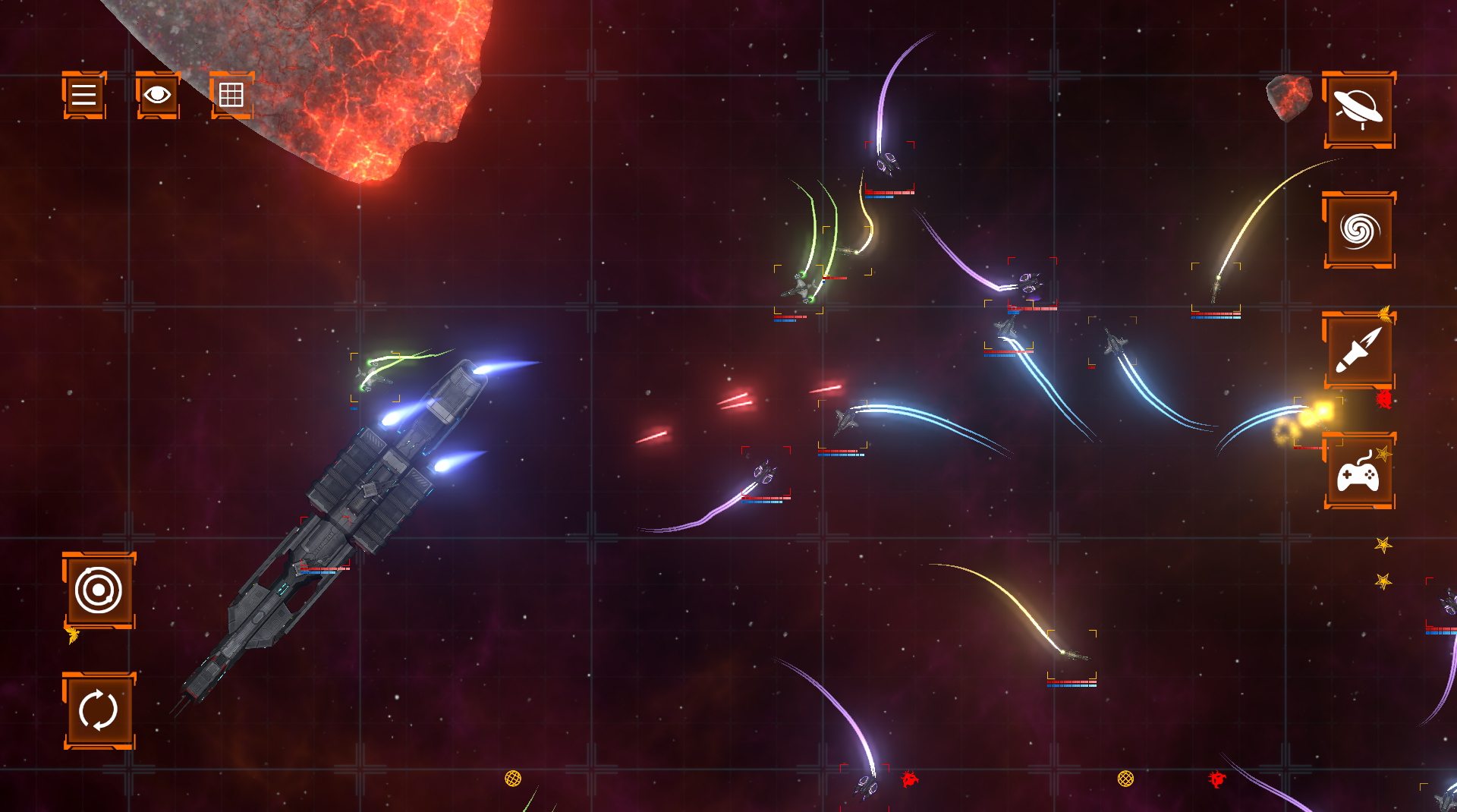Select the green fighter near the capital ship
The image size is (1457, 812).
pyautogui.click(x=373, y=377)
